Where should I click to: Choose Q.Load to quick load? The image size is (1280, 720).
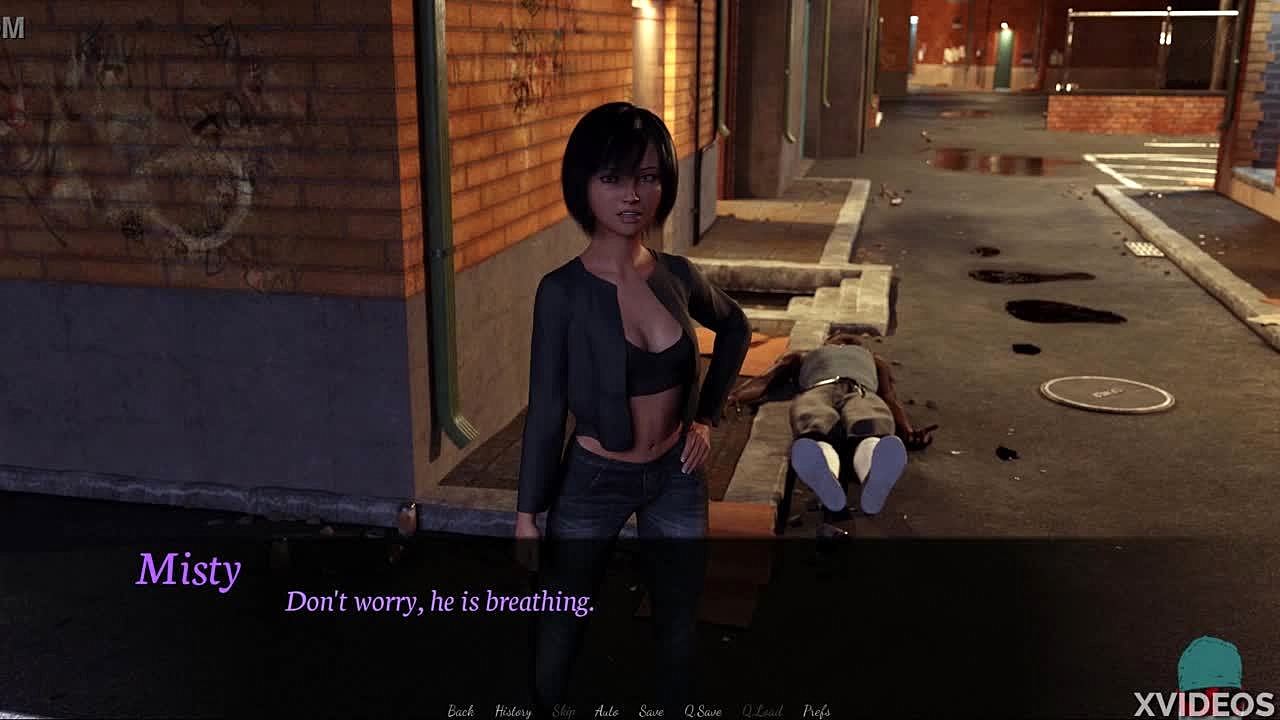pos(762,711)
